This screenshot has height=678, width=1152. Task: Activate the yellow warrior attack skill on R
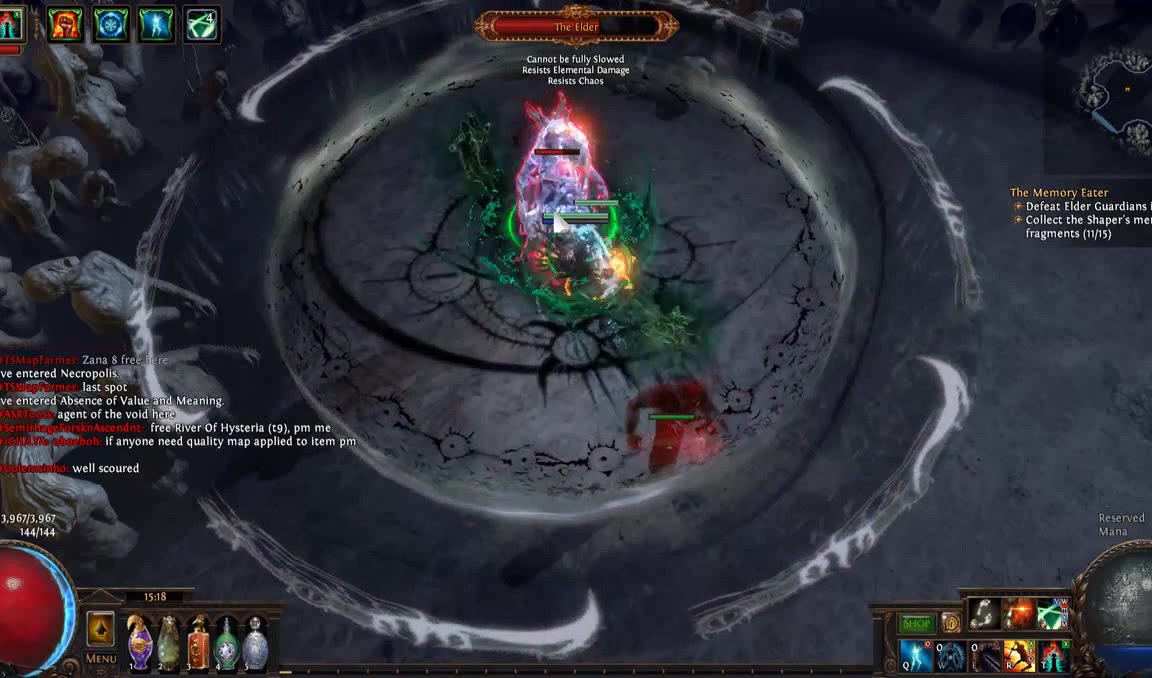pos(1019,656)
